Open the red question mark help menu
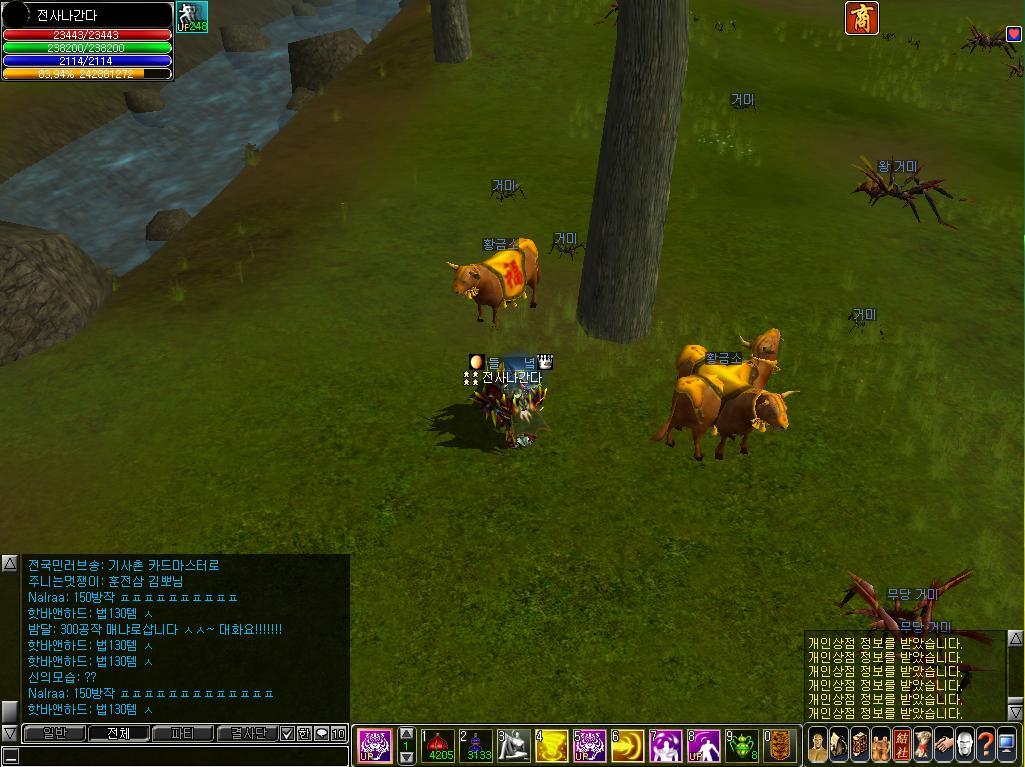1025x767 pixels. [986, 745]
